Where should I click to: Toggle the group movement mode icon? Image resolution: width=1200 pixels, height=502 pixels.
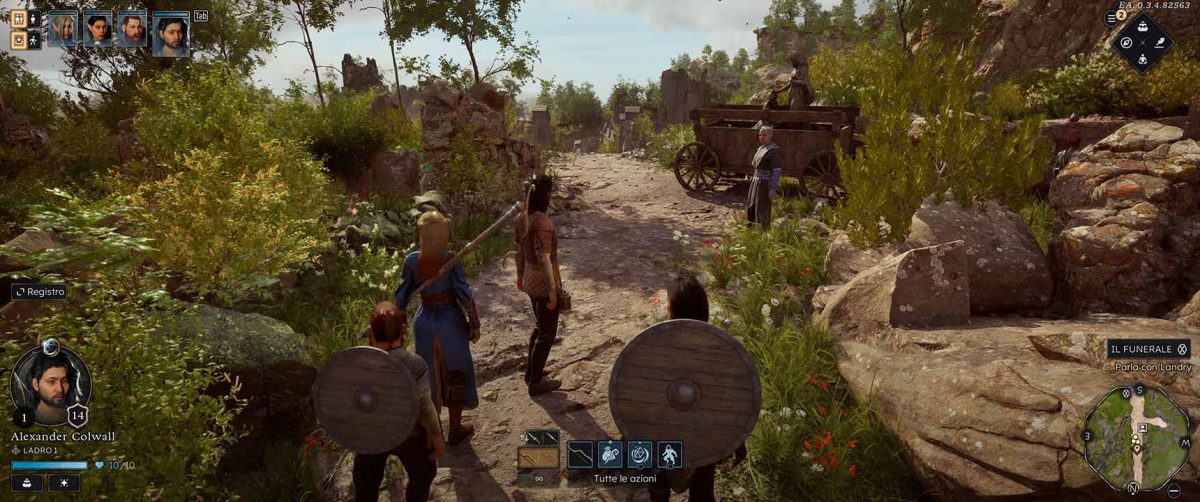click(18, 19)
